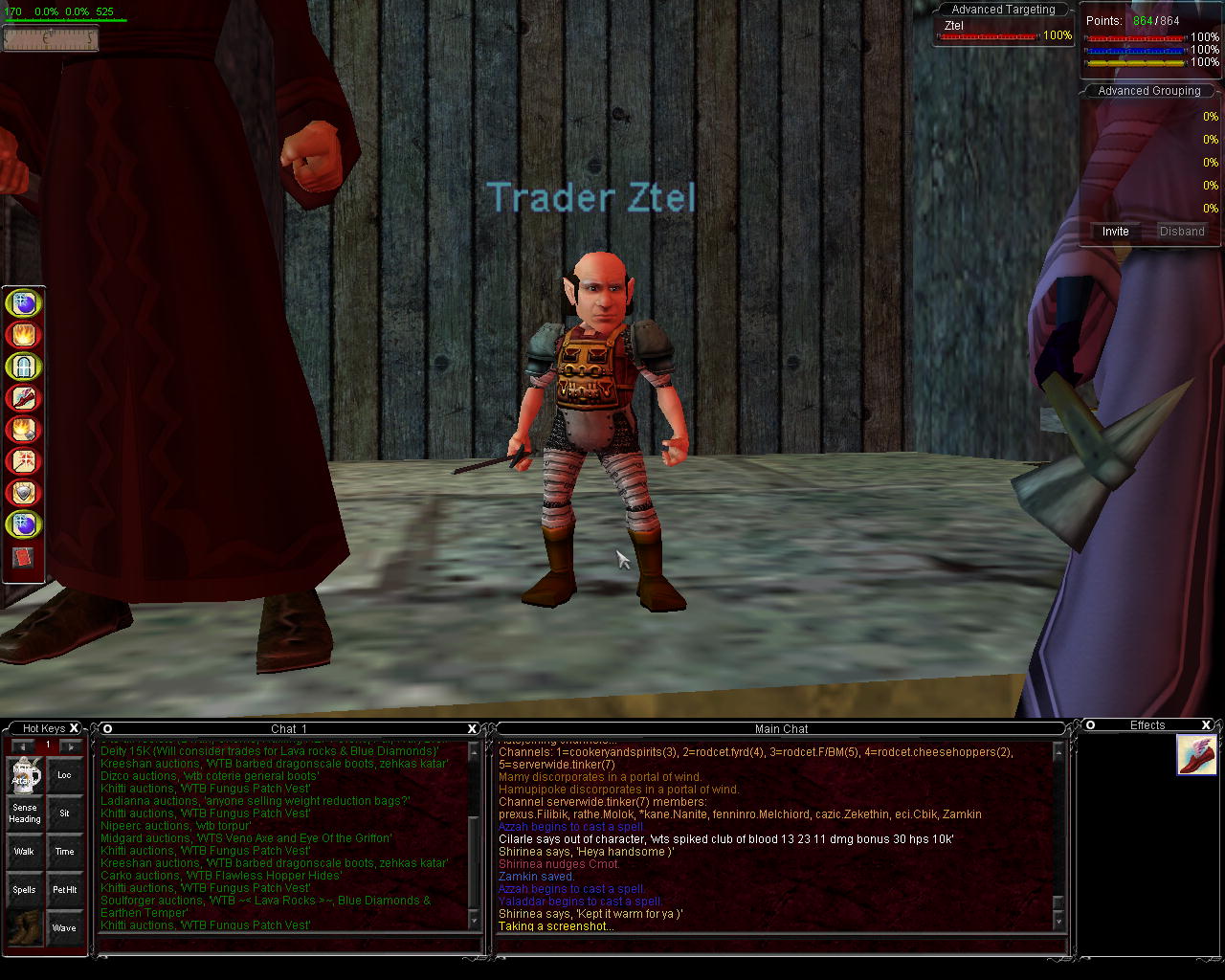Viewport: 1225px width, 980px height.
Task: Click the winged boot buff in Effects
Action: pyautogui.click(x=1196, y=755)
